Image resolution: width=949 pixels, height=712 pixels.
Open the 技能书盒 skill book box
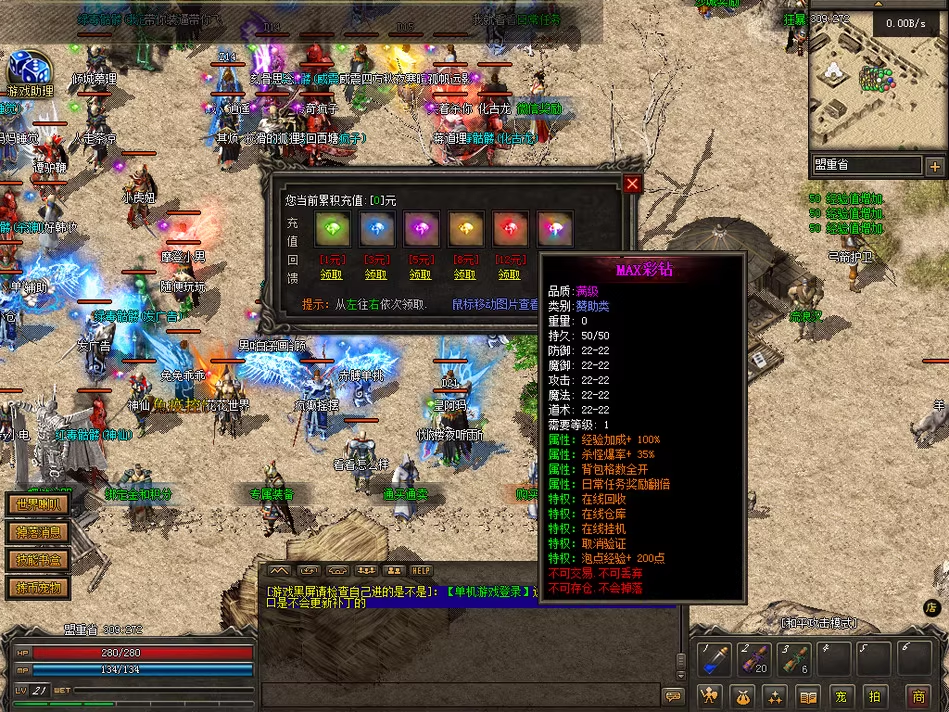pyautogui.click(x=38, y=560)
